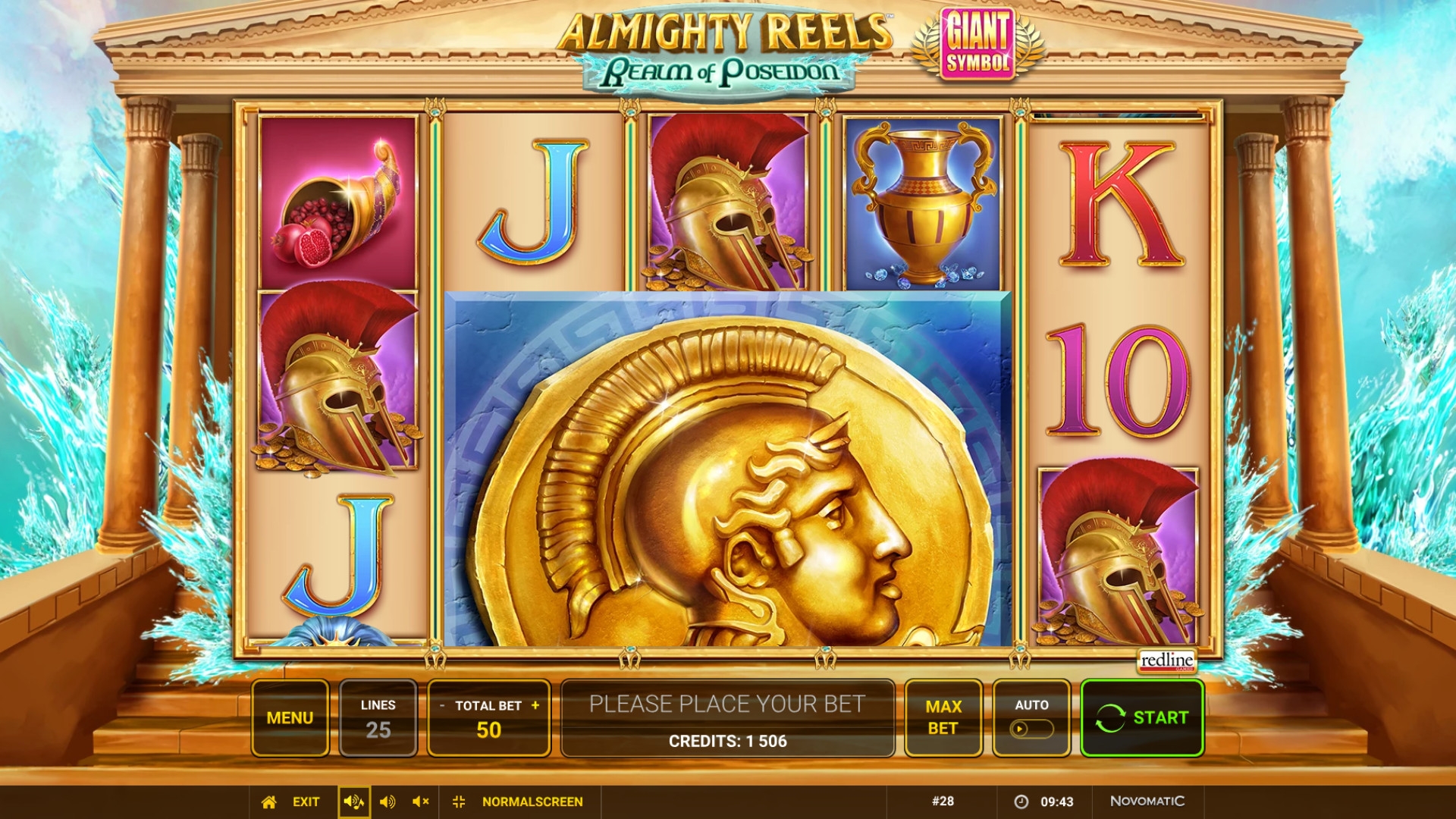The width and height of the screenshot is (1456, 819).
Task: Toggle the AUTO spin switch
Action: tap(1031, 729)
